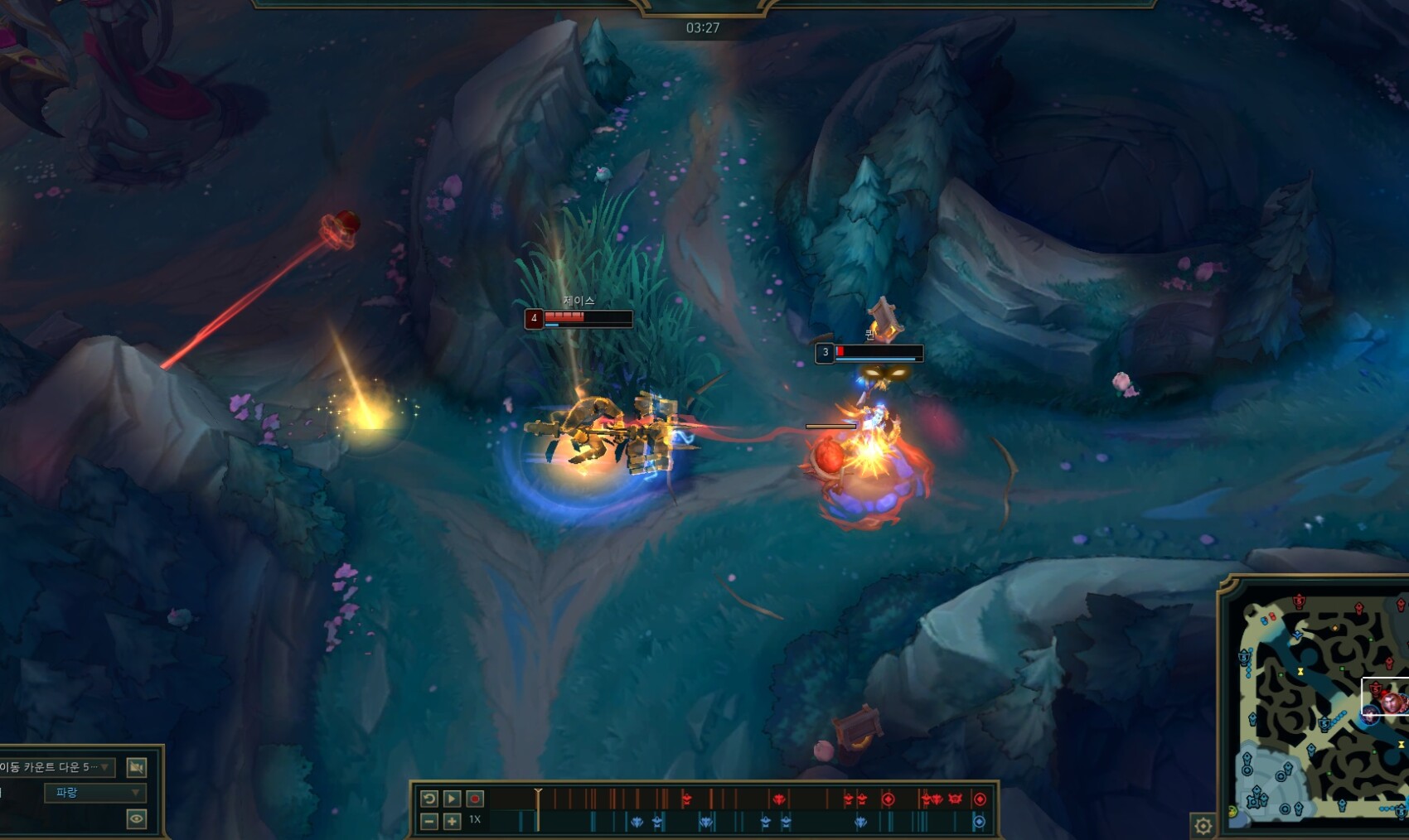Start recording with the red record button

pyautogui.click(x=475, y=799)
